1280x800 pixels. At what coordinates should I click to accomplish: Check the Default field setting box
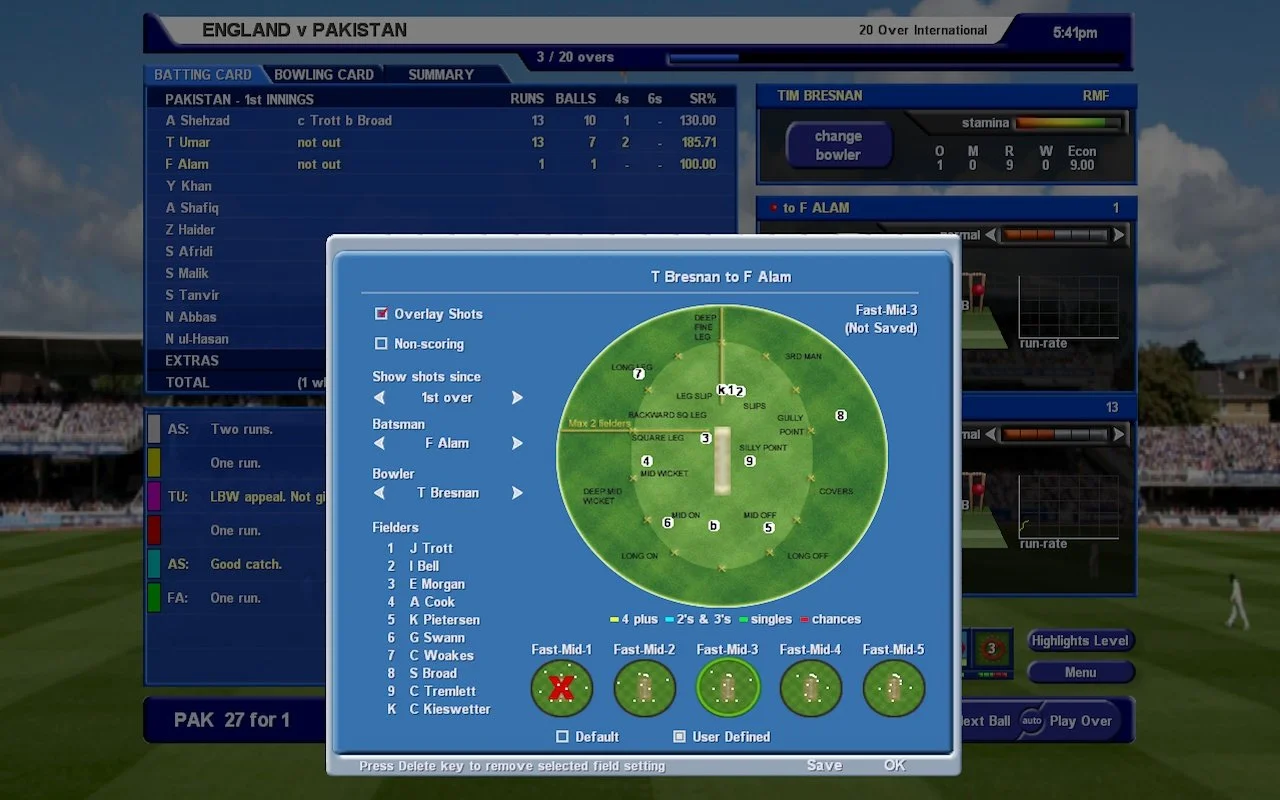pos(562,736)
